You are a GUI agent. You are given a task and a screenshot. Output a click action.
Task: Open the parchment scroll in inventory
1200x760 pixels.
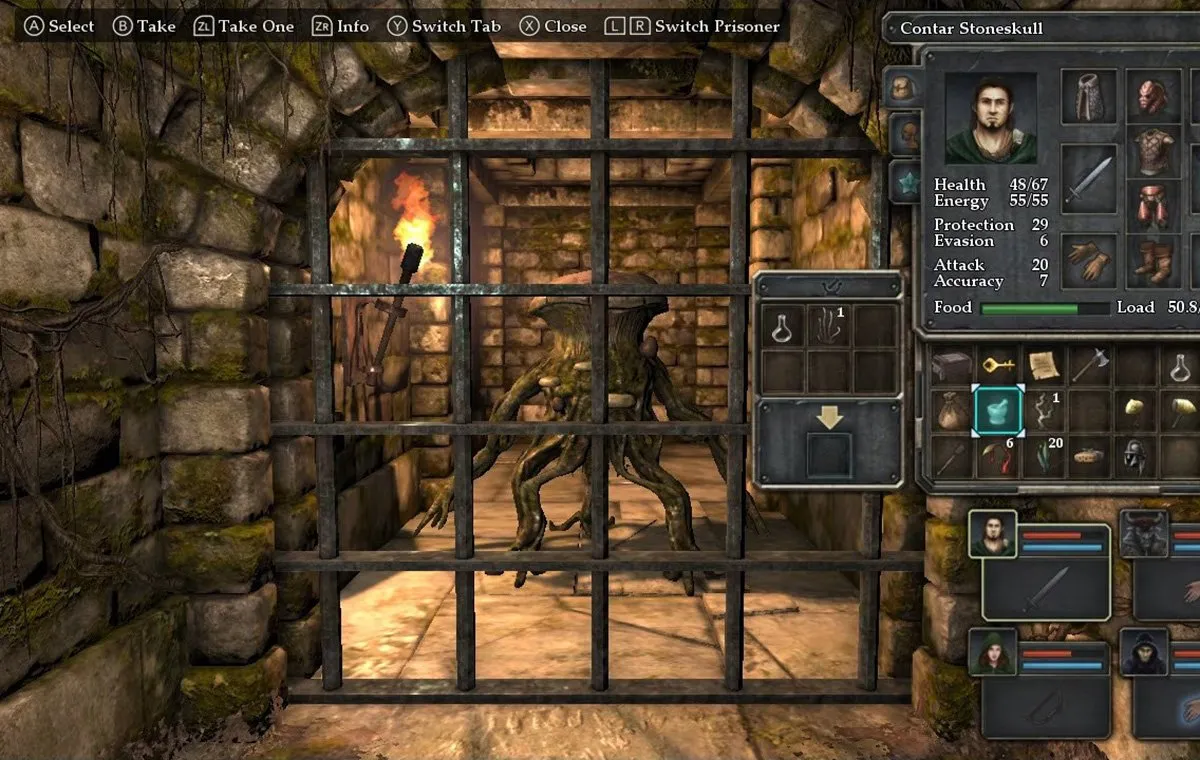click(1044, 366)
